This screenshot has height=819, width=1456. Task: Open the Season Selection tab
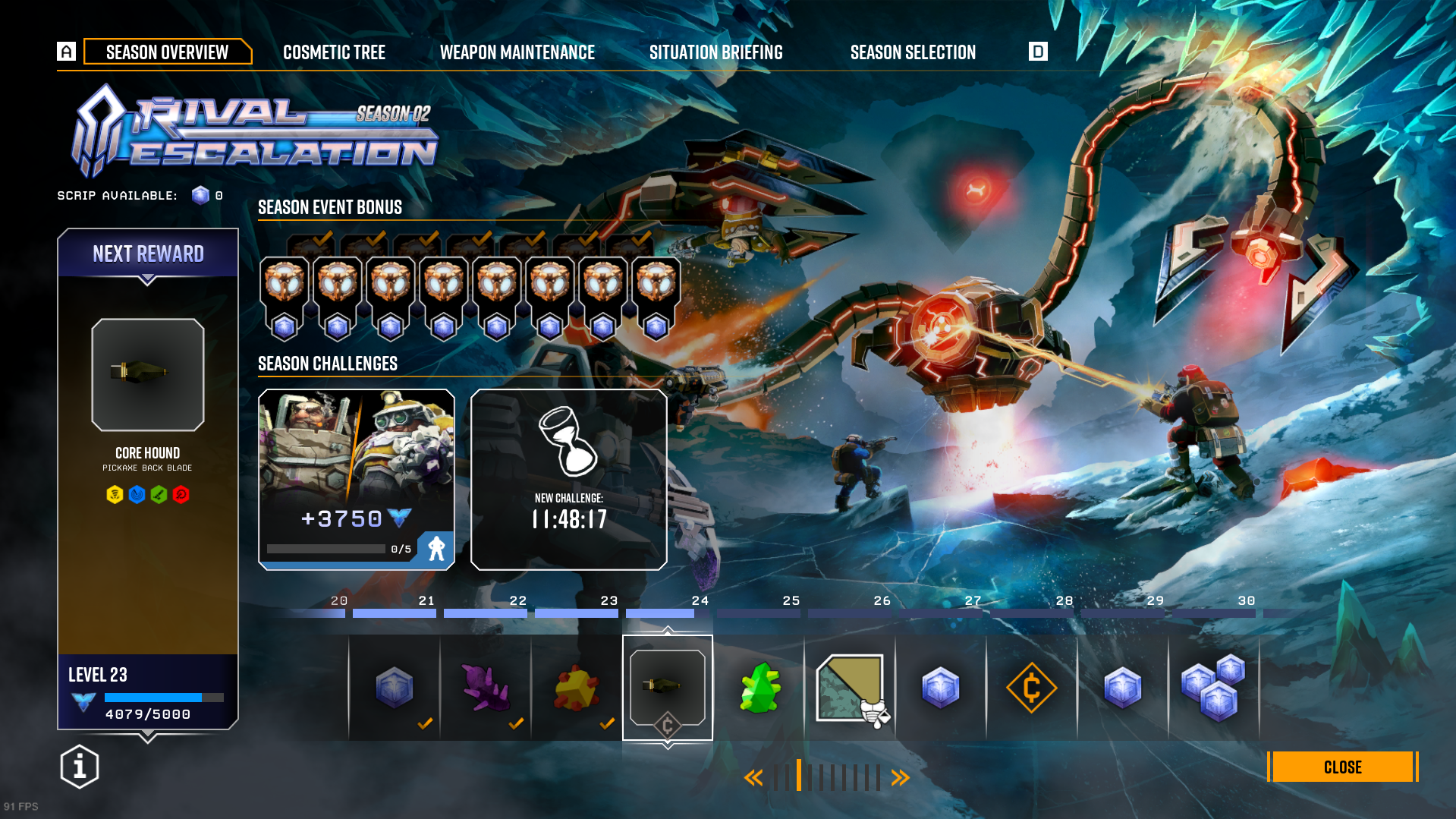[913, 52]
